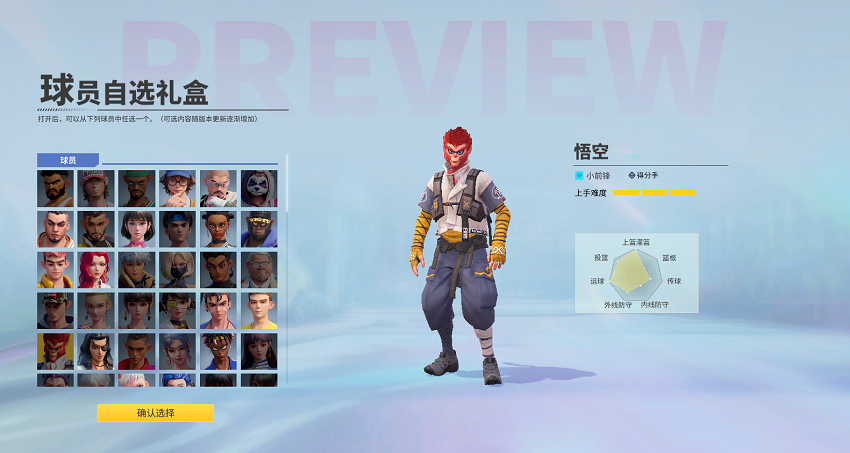Switch to the 球员 tab
Image resolution: width=850 pixels, height=453 pixels.
(68, 160)
